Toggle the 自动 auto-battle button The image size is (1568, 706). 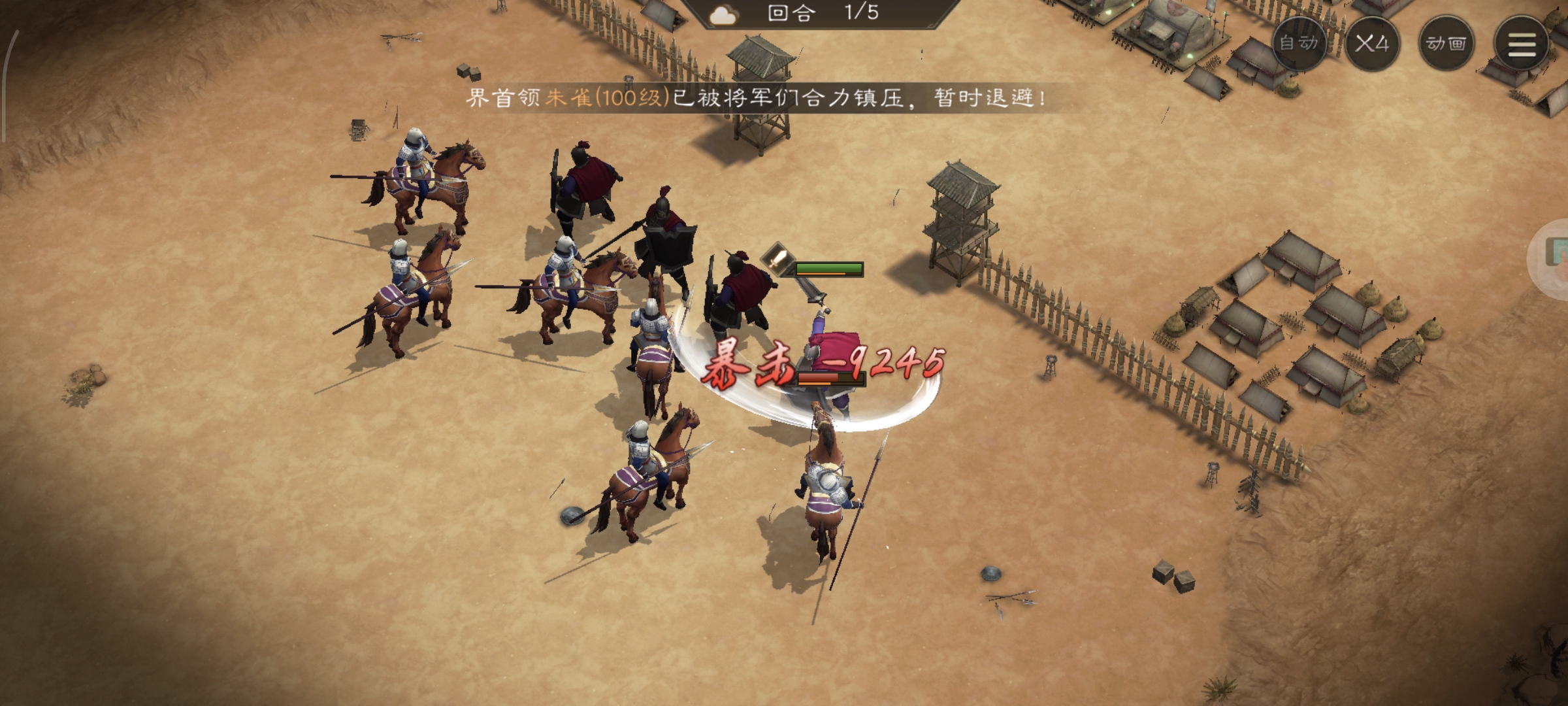click(x=1299, y=43)
